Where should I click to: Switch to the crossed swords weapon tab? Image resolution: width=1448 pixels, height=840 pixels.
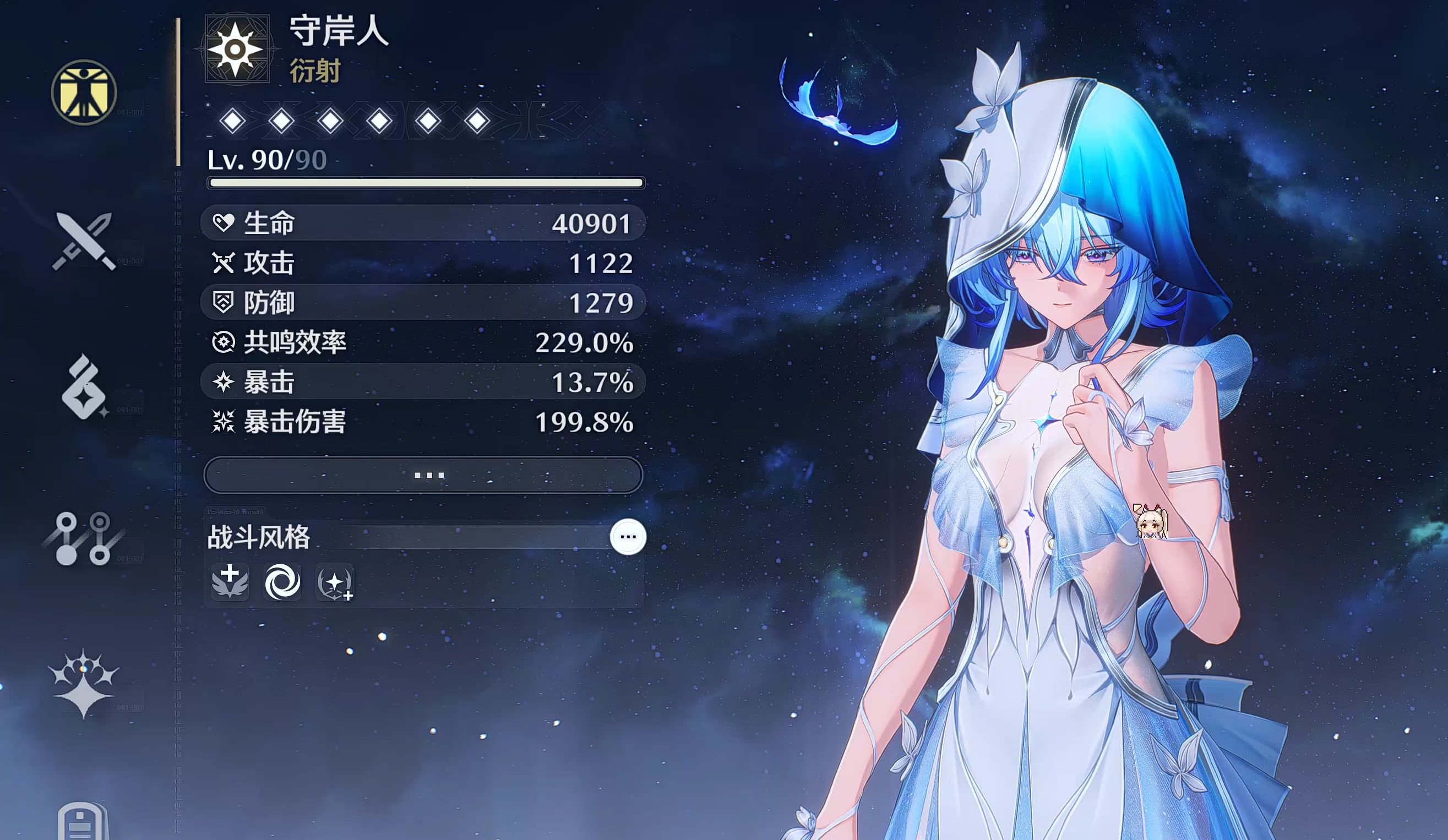84,241
